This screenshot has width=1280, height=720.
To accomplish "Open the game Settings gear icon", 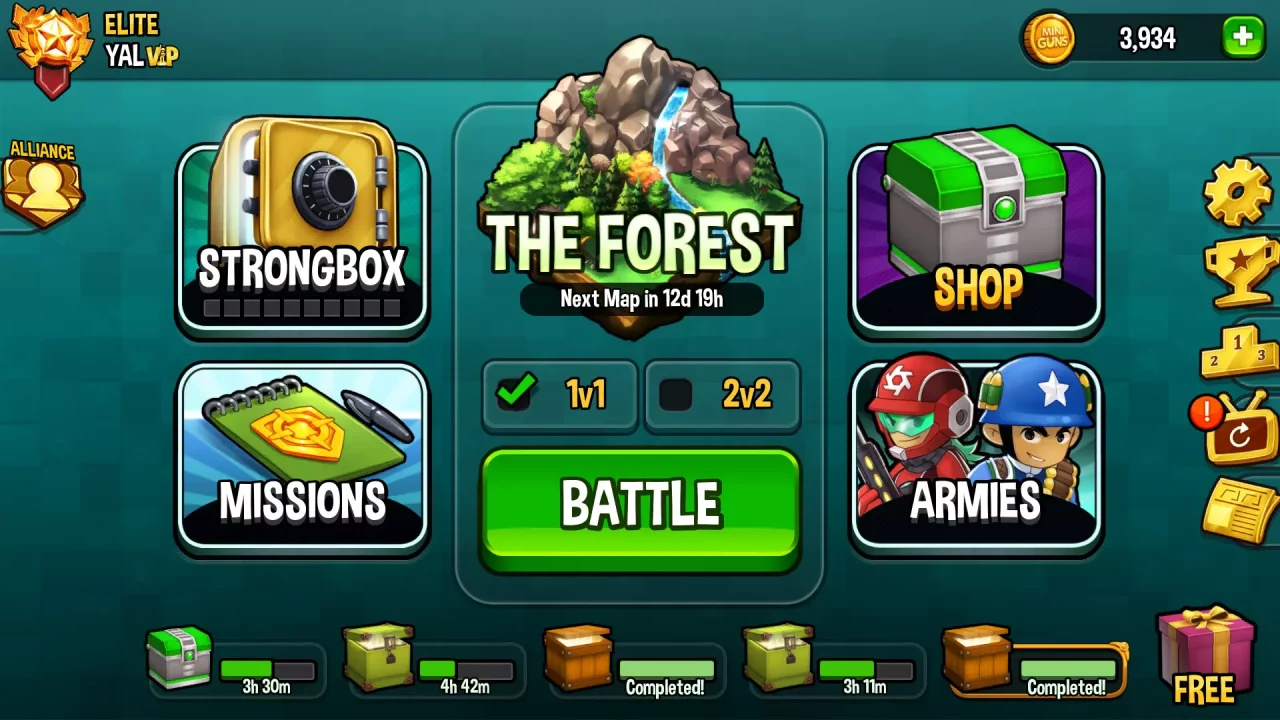I will [1237, 192].
